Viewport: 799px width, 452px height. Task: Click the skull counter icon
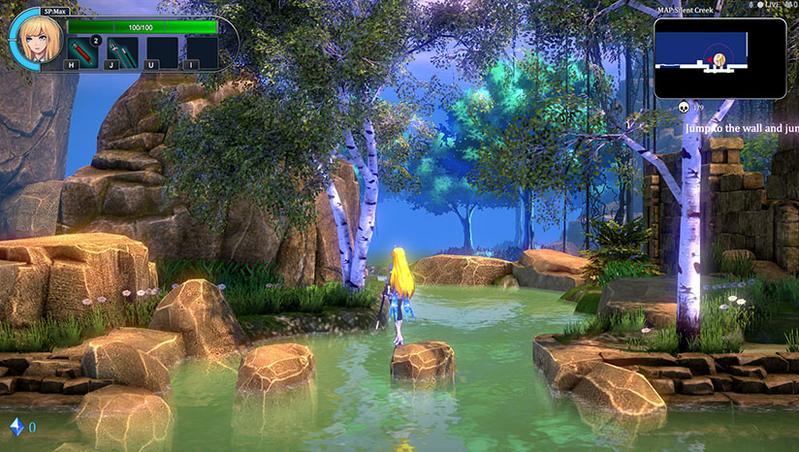[x=682, y=106]
